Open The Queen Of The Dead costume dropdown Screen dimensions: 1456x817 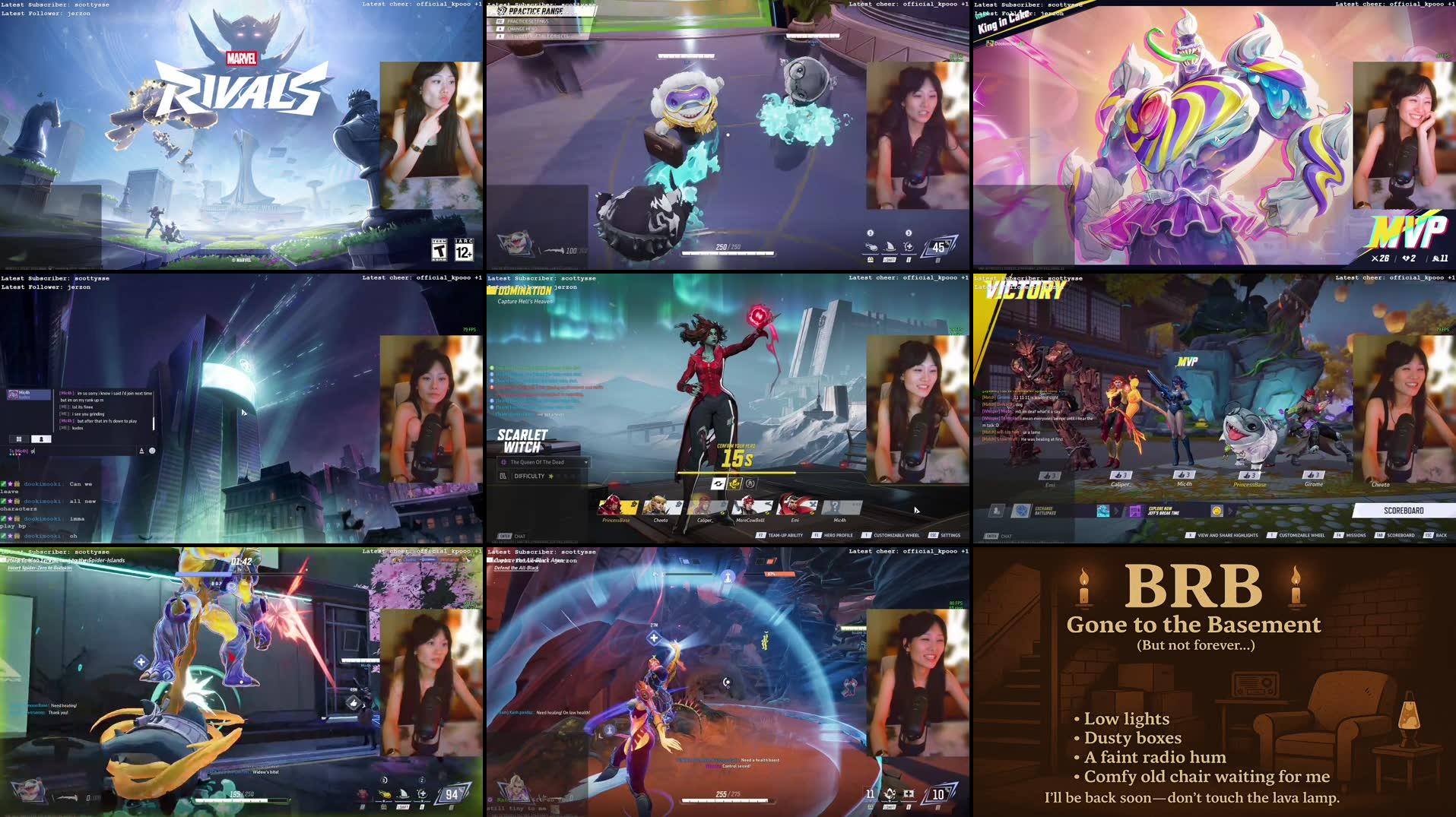click(x=586, y=462)
